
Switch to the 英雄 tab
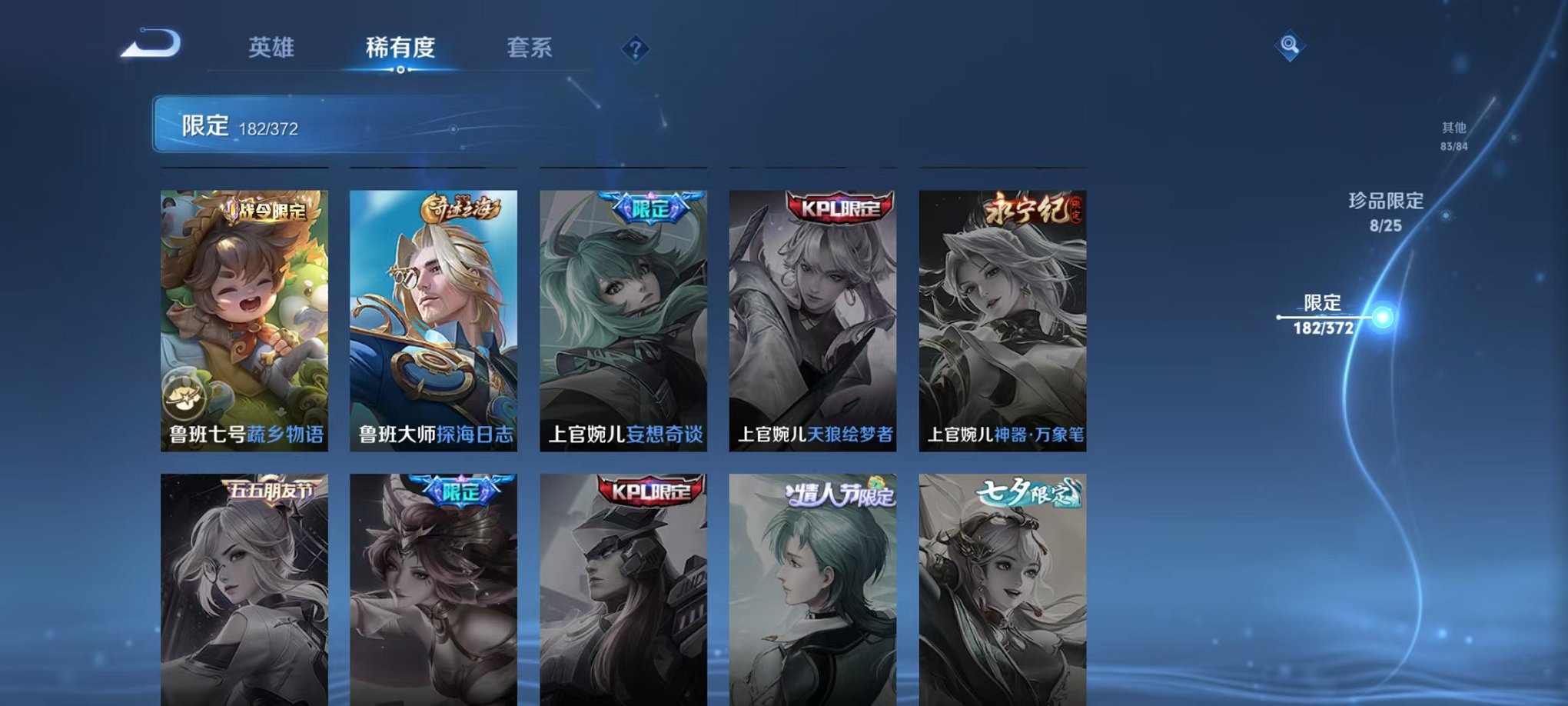point(273,48)
